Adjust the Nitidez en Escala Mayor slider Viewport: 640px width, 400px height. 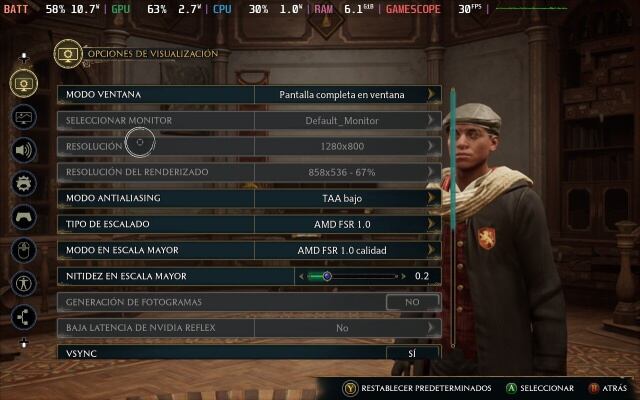pyautogui.click(x=327, y=276)
